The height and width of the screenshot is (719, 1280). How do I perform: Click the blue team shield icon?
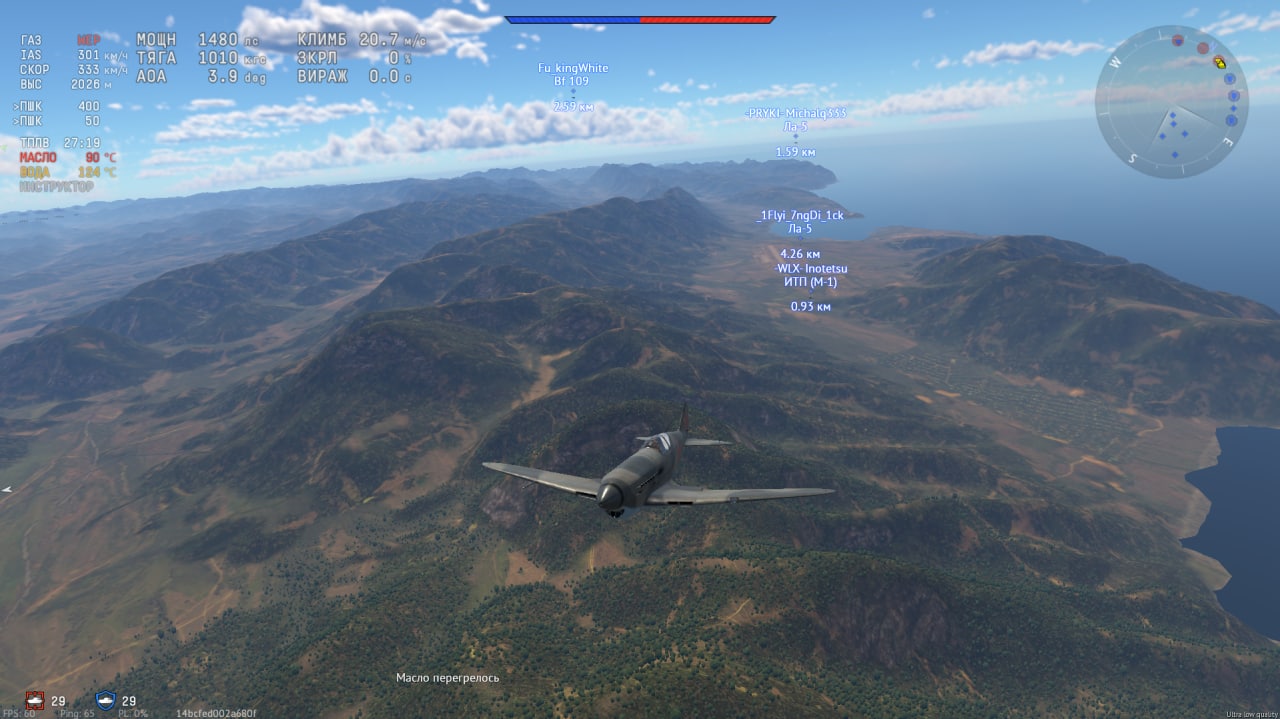(105, 700)
